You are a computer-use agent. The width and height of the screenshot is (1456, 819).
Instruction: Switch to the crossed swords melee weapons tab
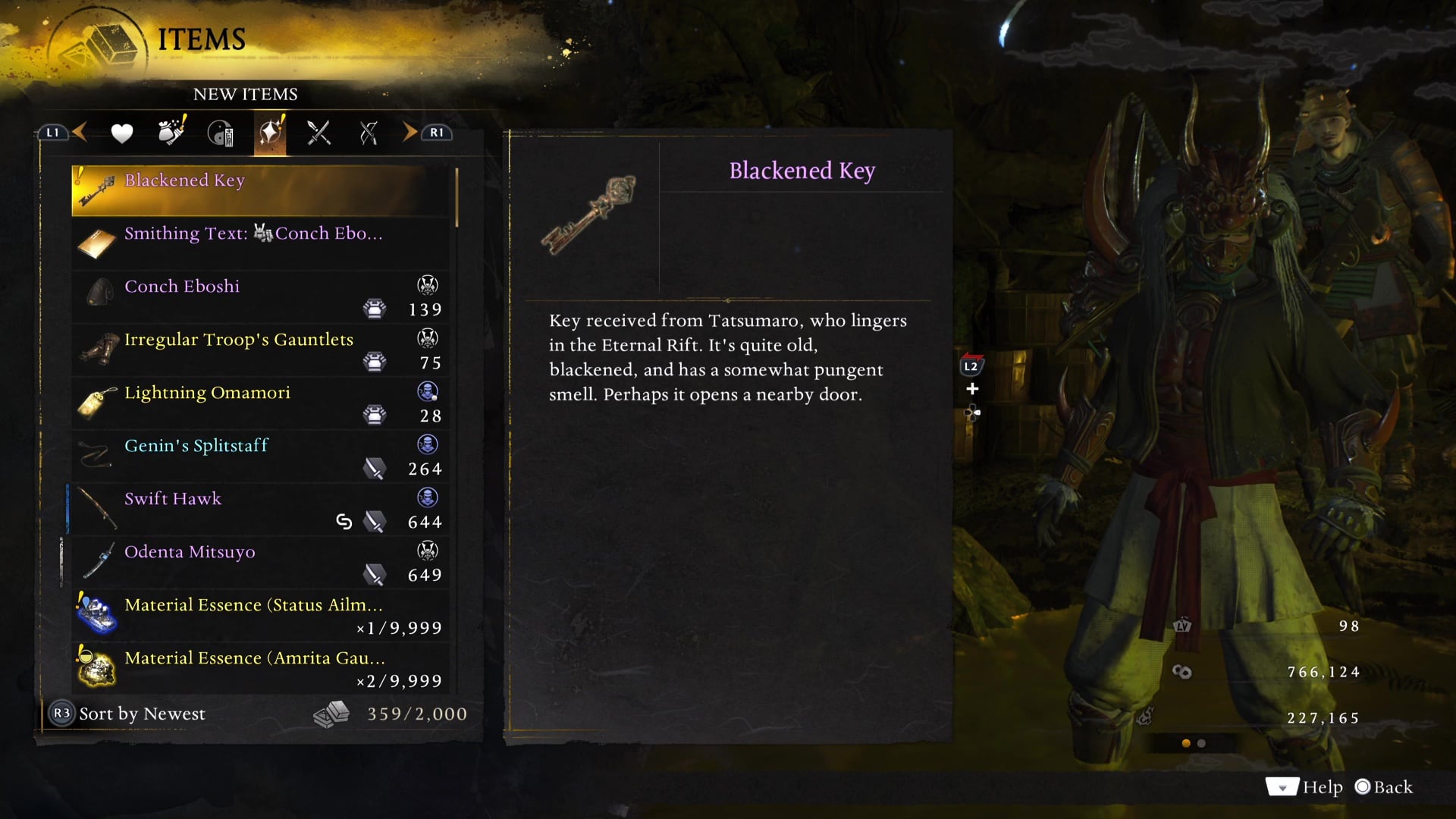pyautogui.click(x=318, y=133)
